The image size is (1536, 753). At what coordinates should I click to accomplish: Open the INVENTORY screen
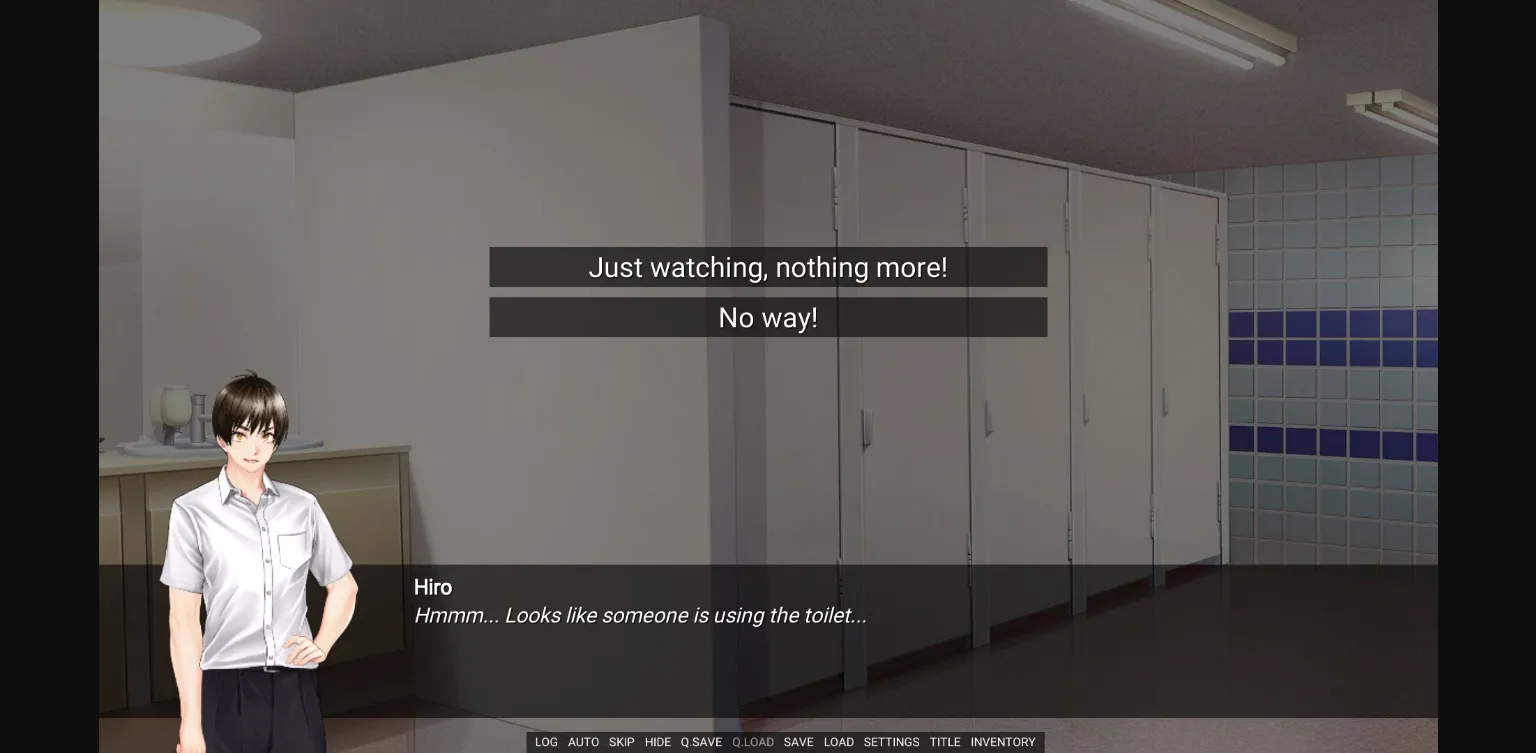point(1003,742)
